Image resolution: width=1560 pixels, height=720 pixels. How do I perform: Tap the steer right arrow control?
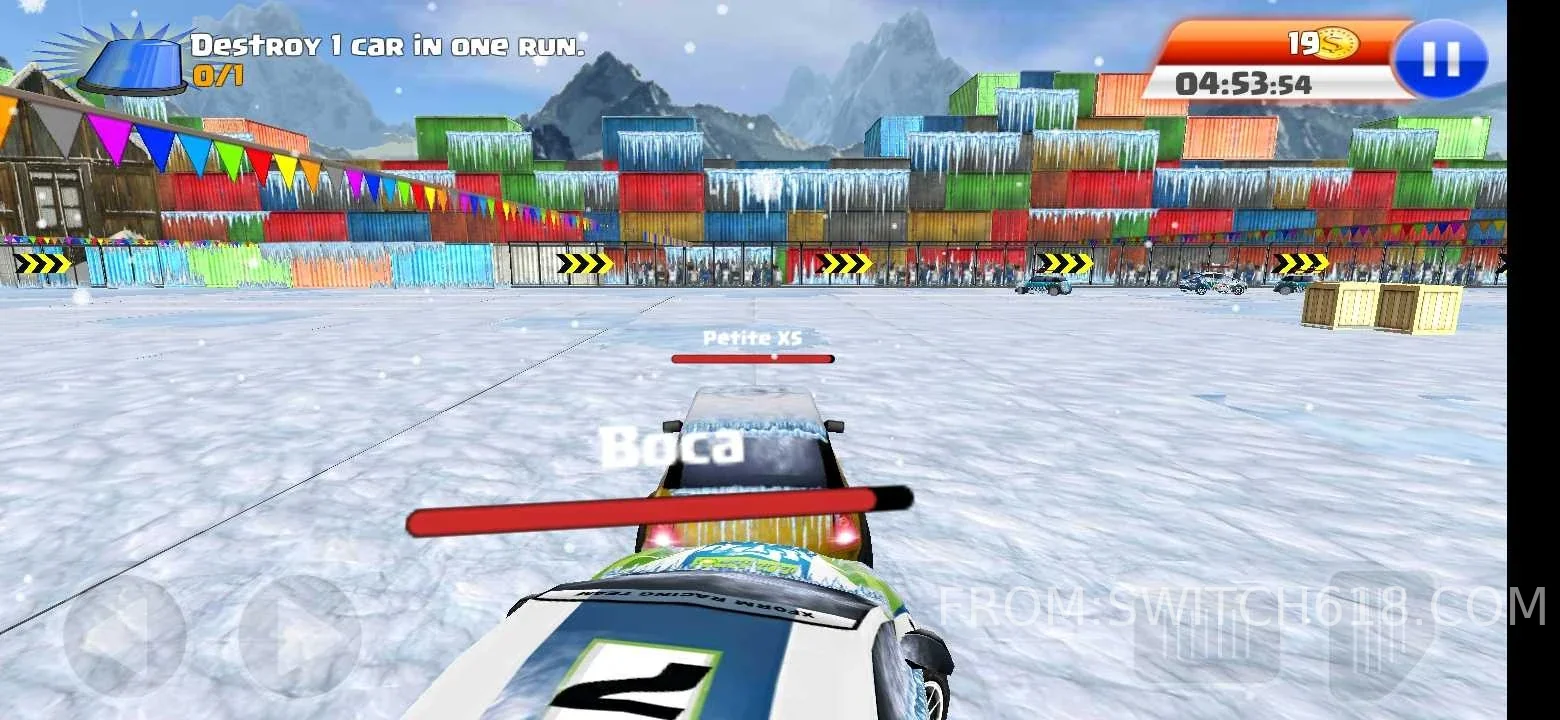point(300,636)
